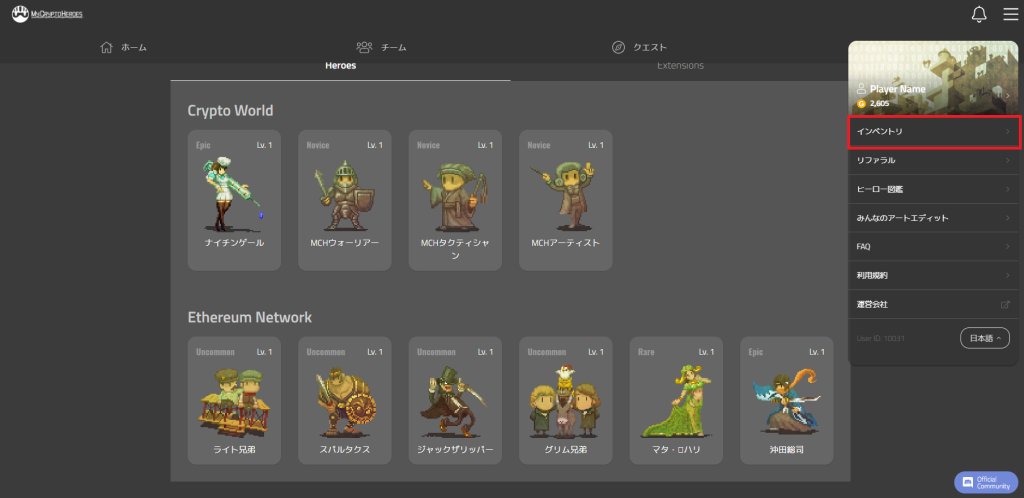The image size is (1024, 498).
Task: Select the ナイチンゲール hero card
Action: 235,200
